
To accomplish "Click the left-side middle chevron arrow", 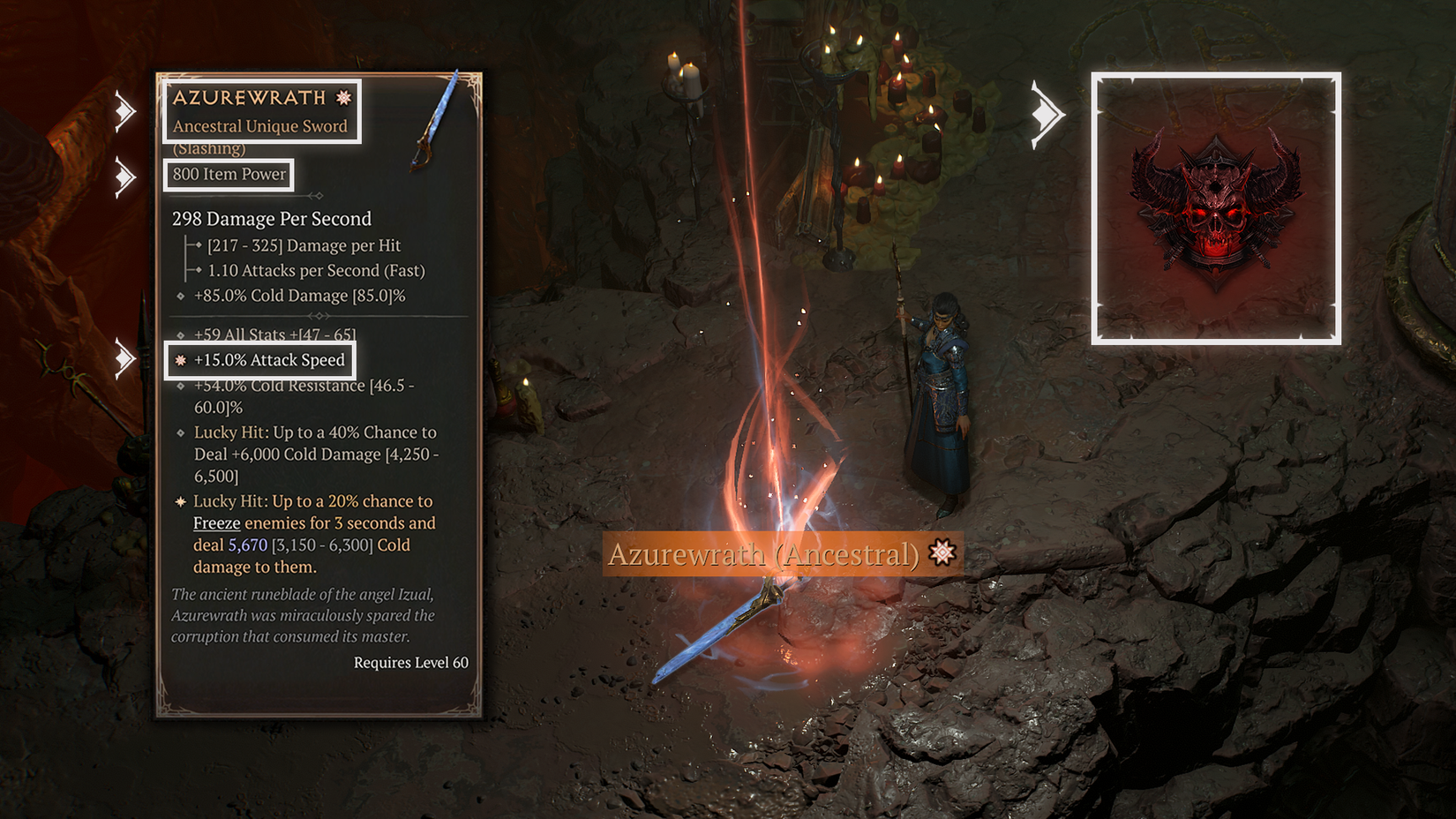I will pos(126,176).
